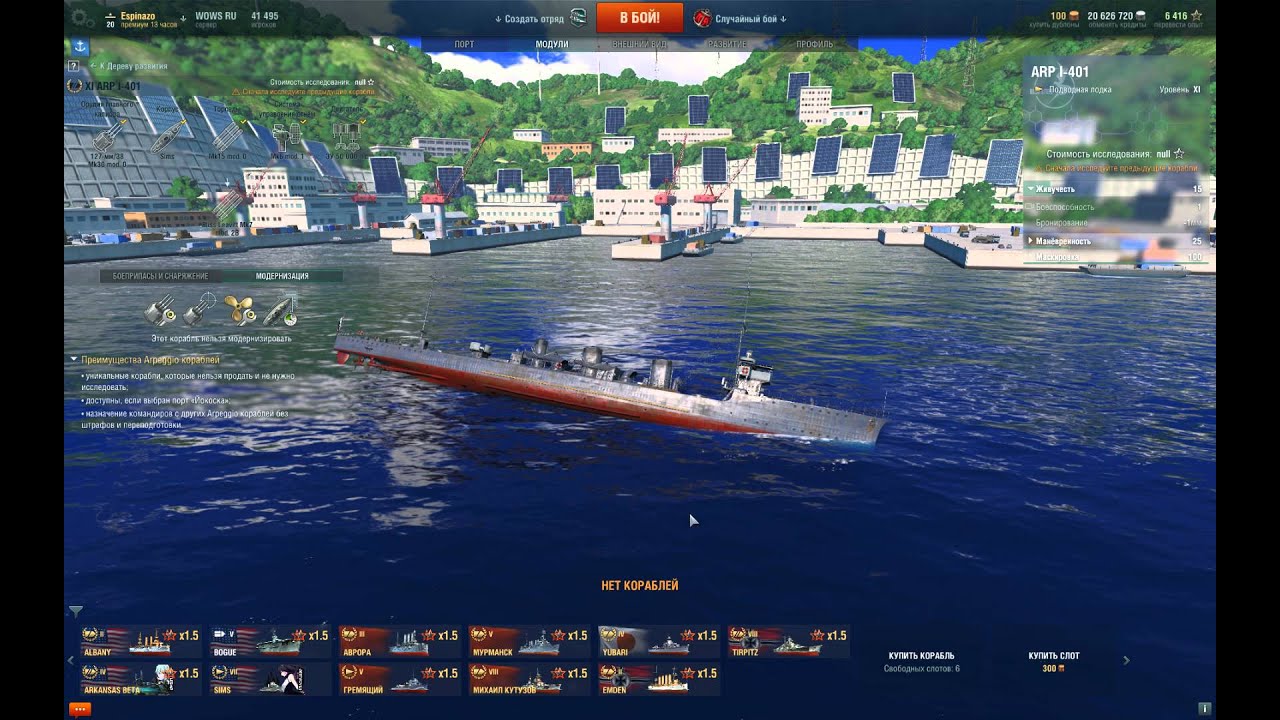
Task: Open the Случайный бой battle type dropdown
Action: coord(741,18)
